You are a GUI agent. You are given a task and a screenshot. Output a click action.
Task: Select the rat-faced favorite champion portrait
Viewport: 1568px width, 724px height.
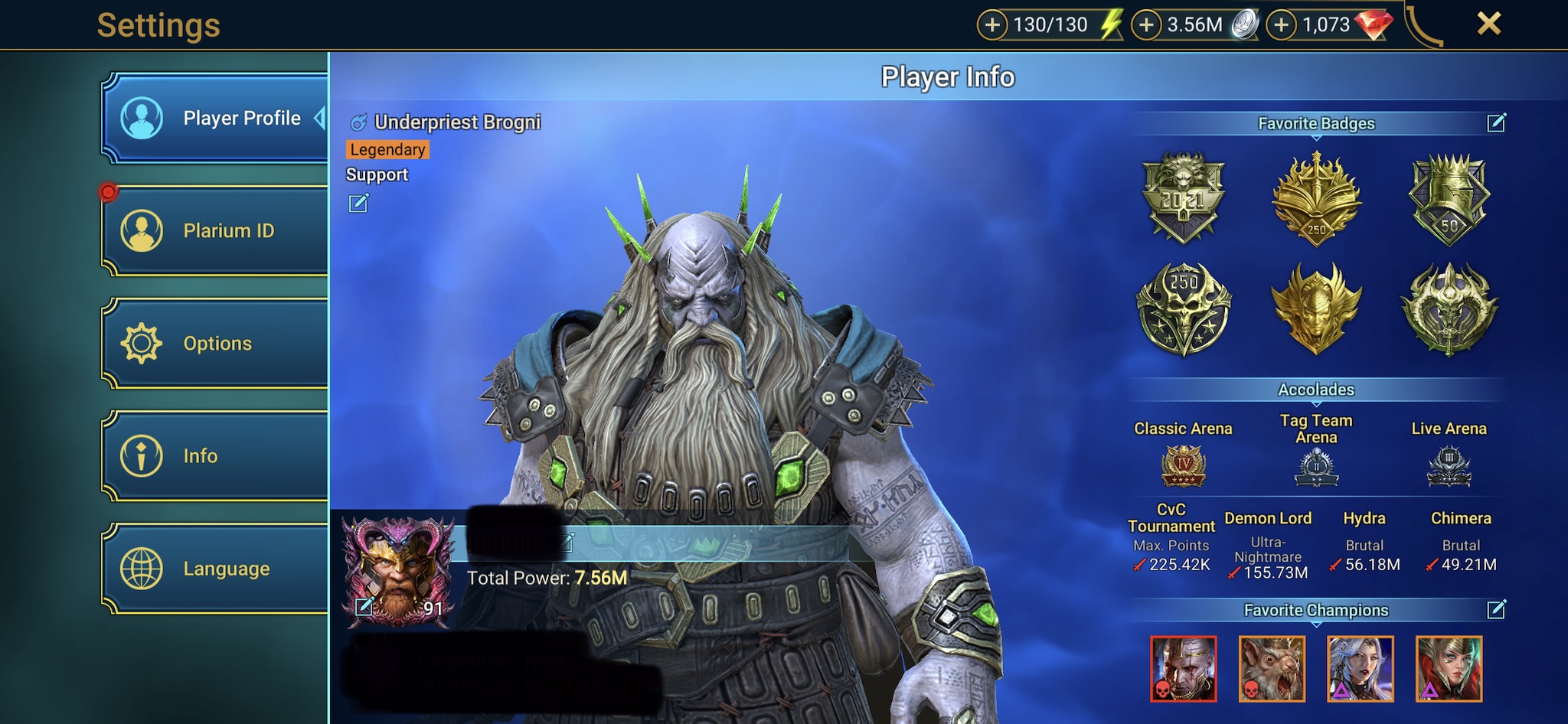point(1272,669)
